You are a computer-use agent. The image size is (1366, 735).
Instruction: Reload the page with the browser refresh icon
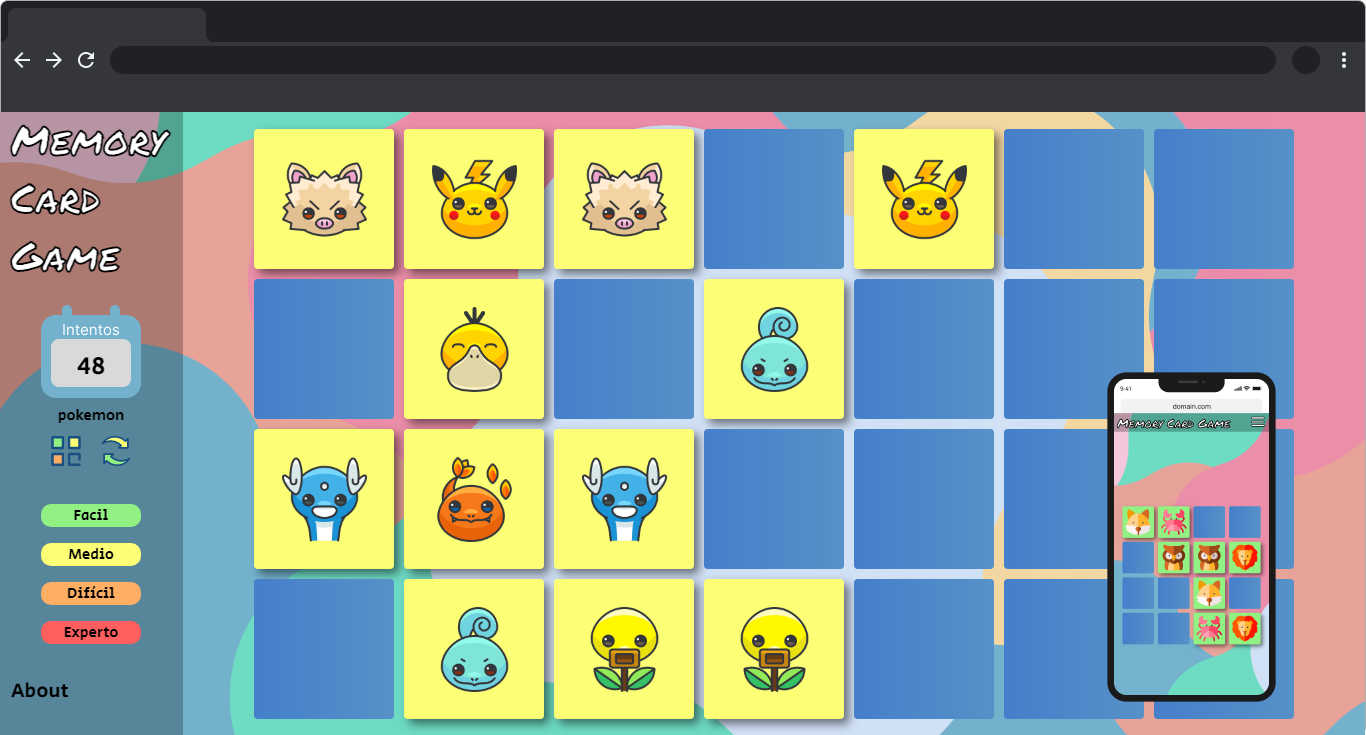(86, 60)
